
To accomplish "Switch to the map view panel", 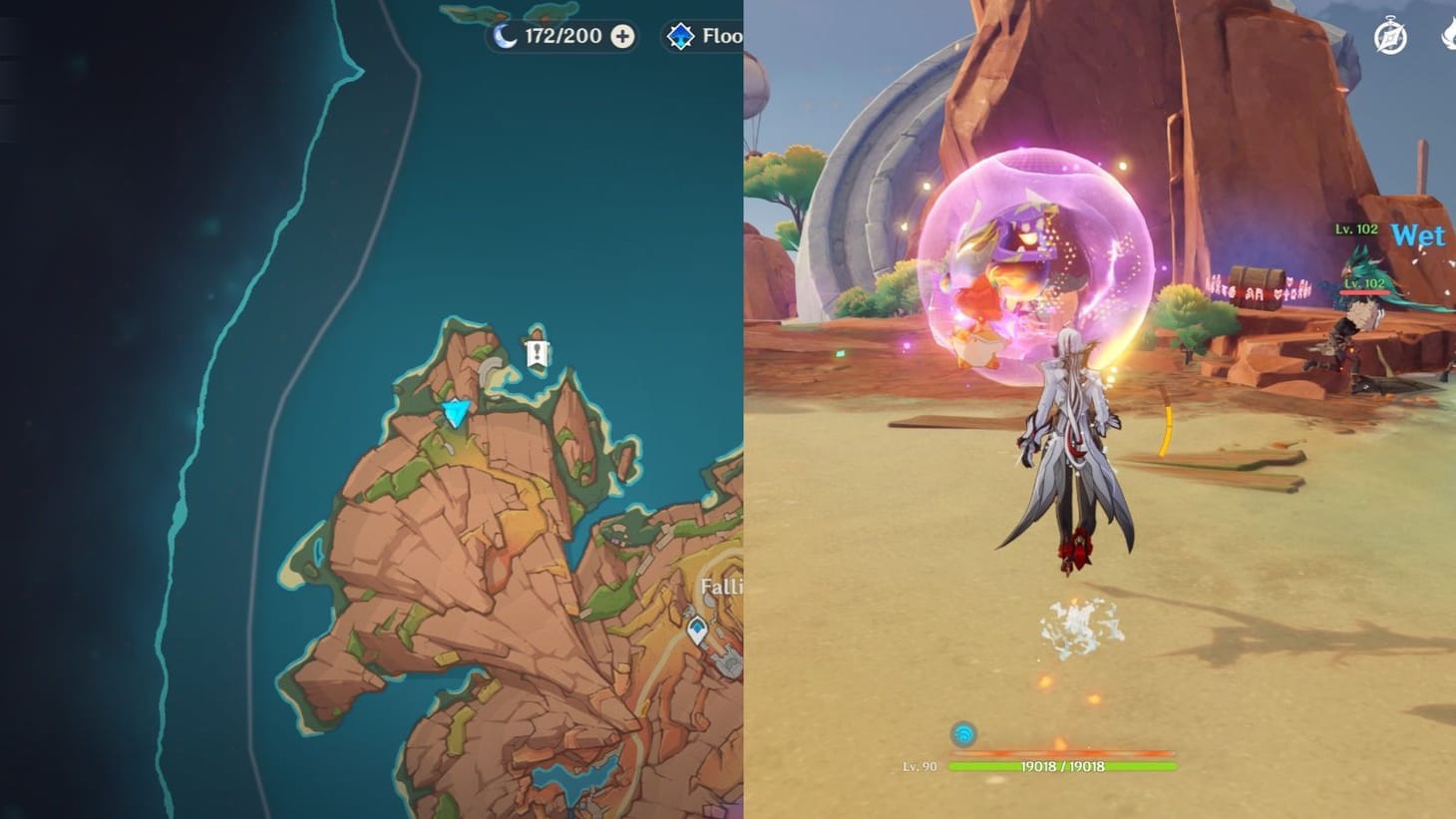I will click(x=364, y=409).
